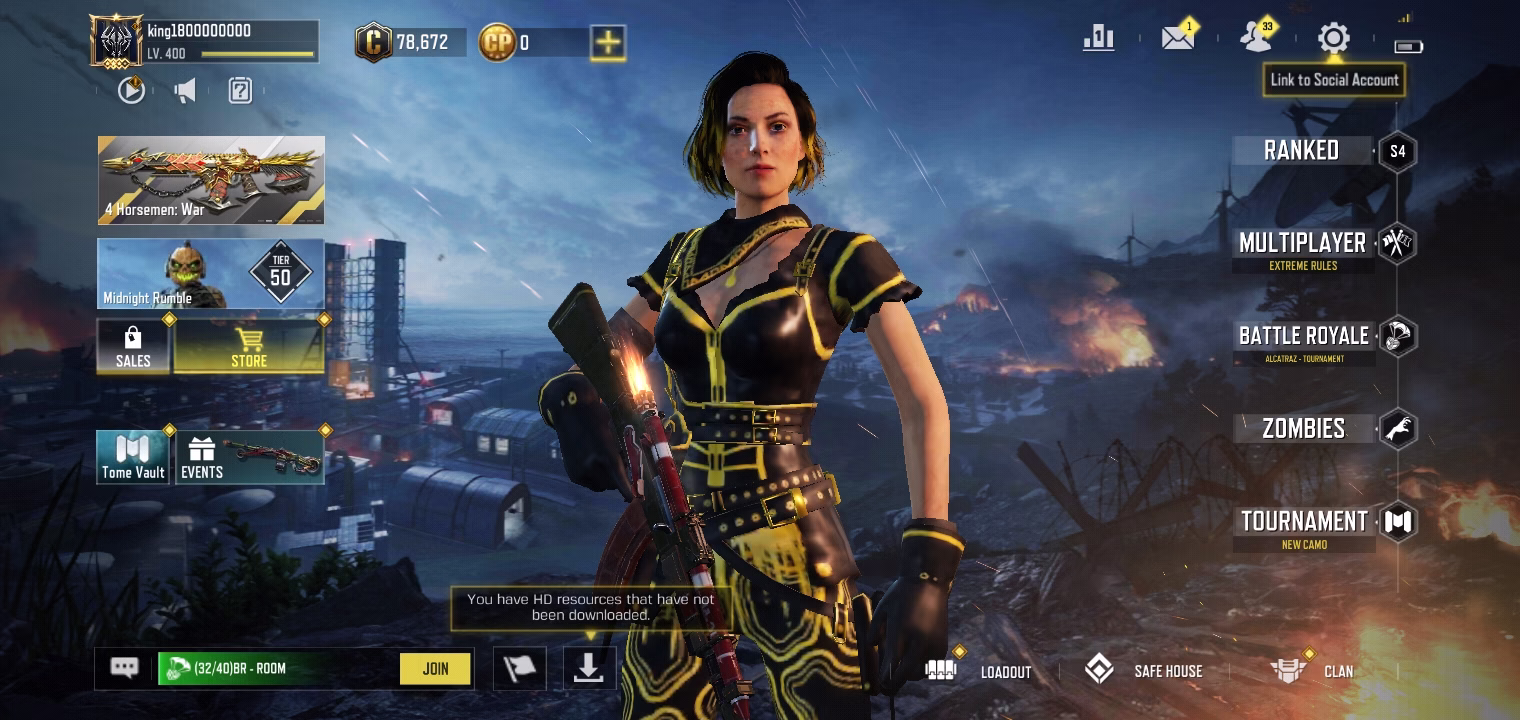
Task: Open the Zombies mode
Action: click(x=1303, y=429)
